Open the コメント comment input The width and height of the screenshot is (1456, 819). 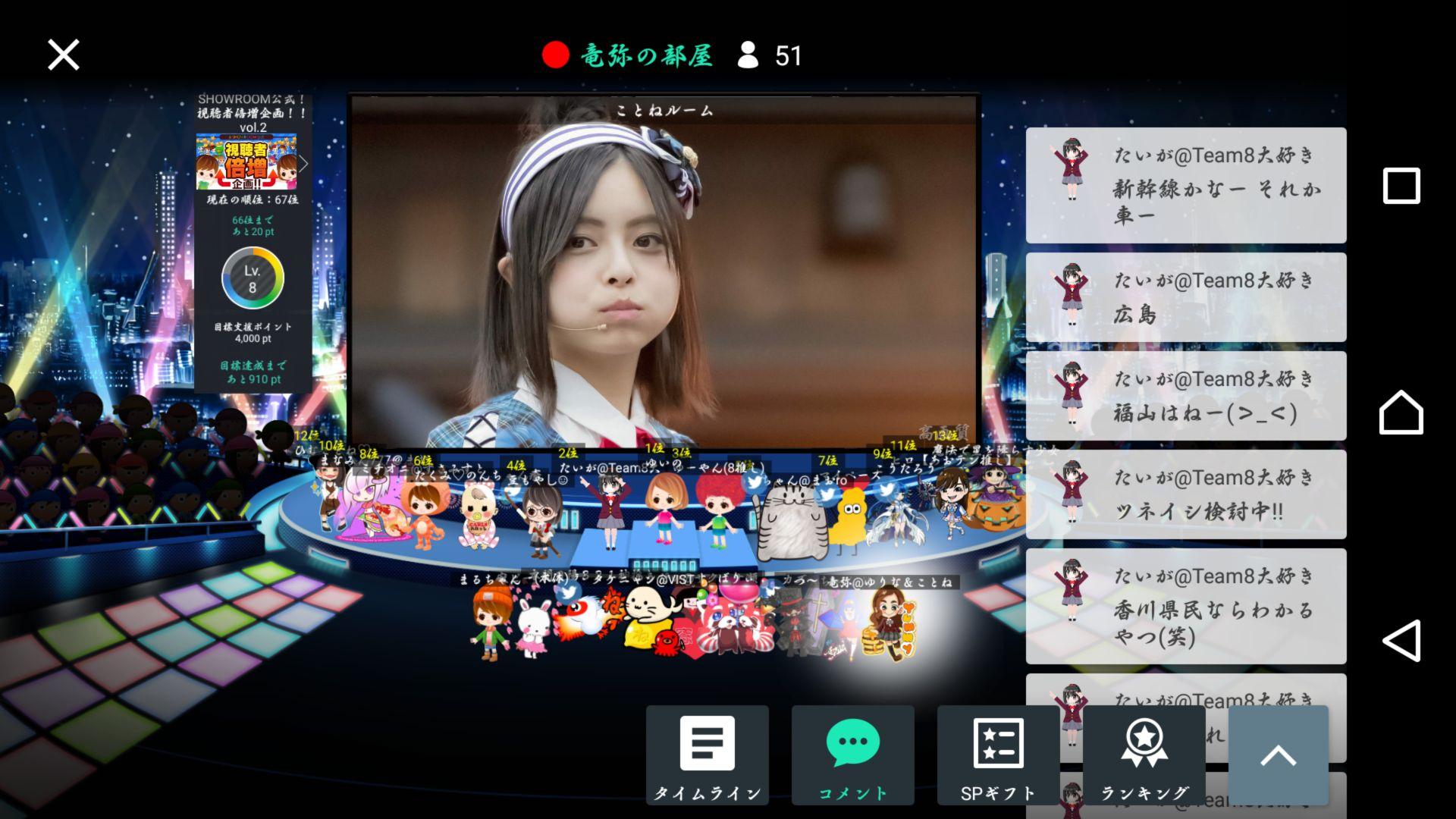click(x=852, y=755)
